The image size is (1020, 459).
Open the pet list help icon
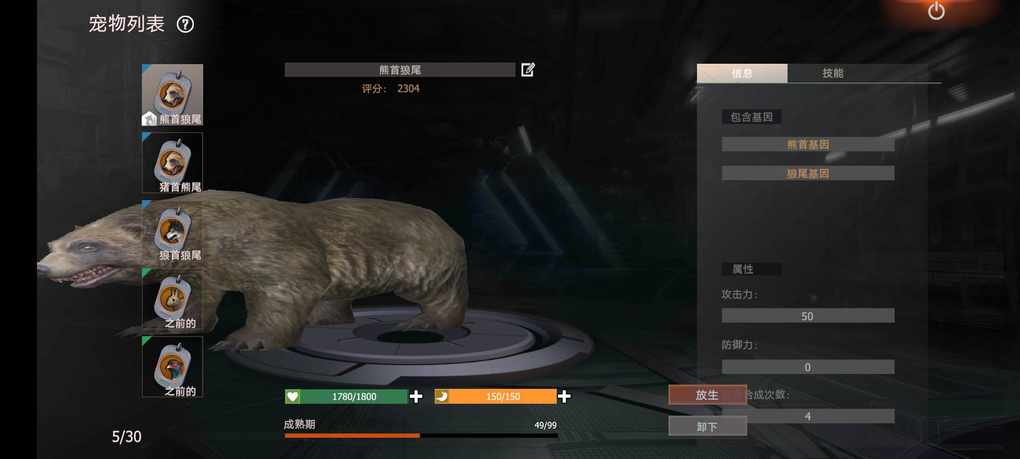[185, 25]
